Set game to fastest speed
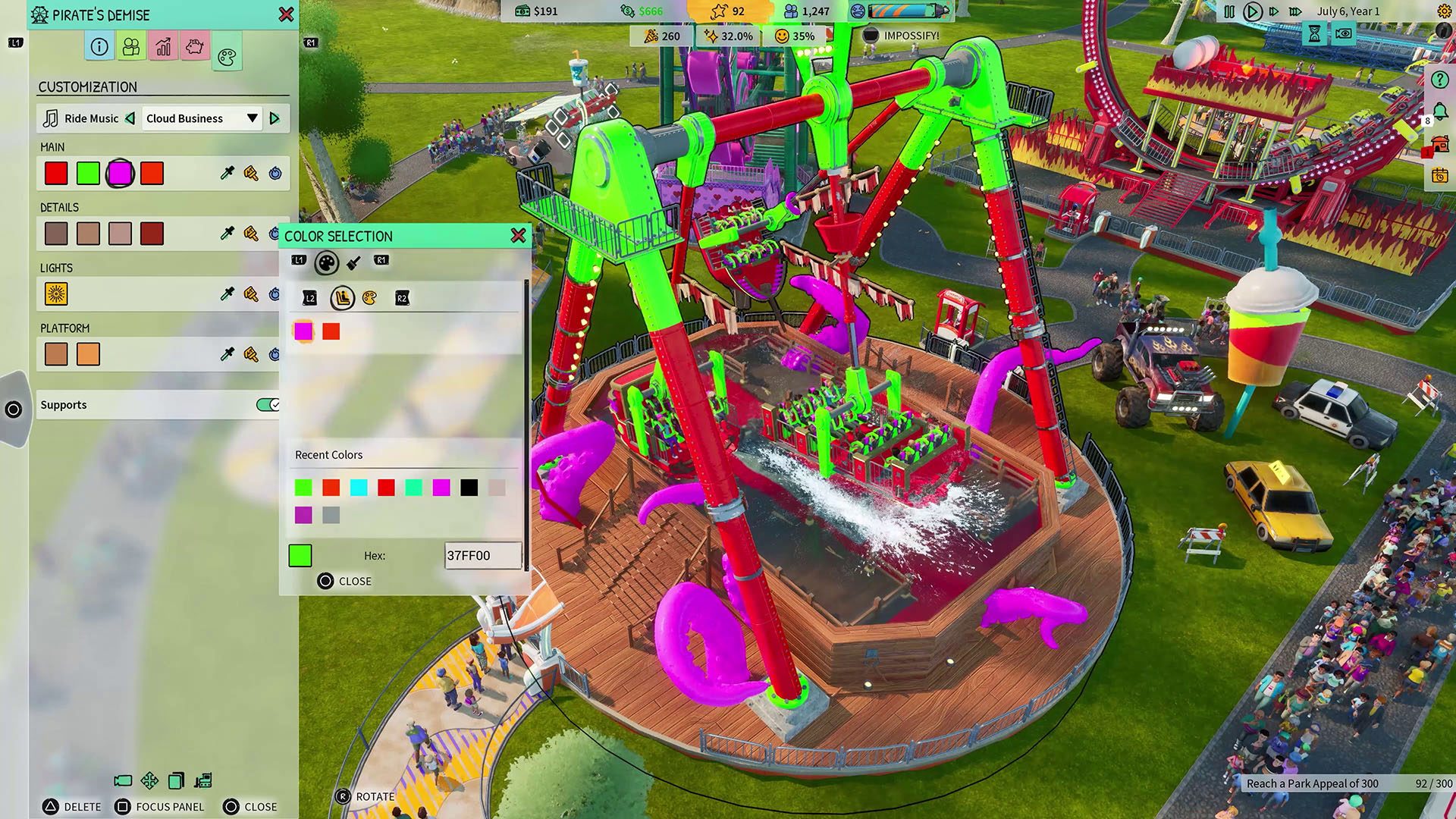1456x819 pixels. 1295,11
